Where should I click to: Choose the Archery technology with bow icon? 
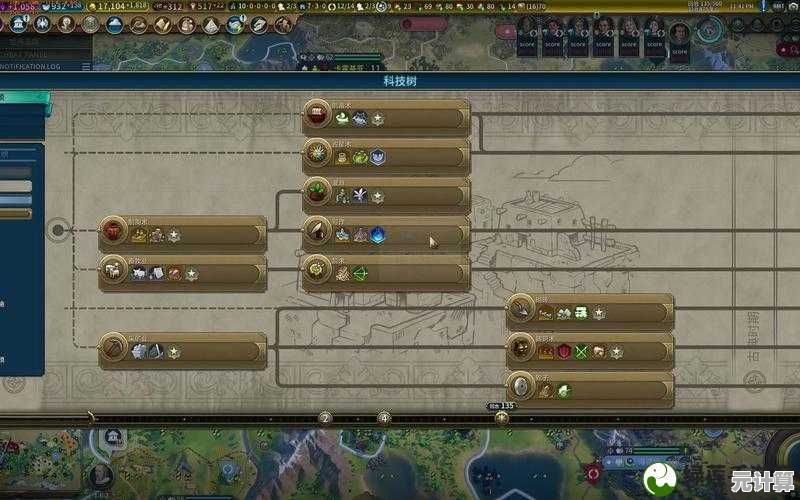[x=386, y=272]
